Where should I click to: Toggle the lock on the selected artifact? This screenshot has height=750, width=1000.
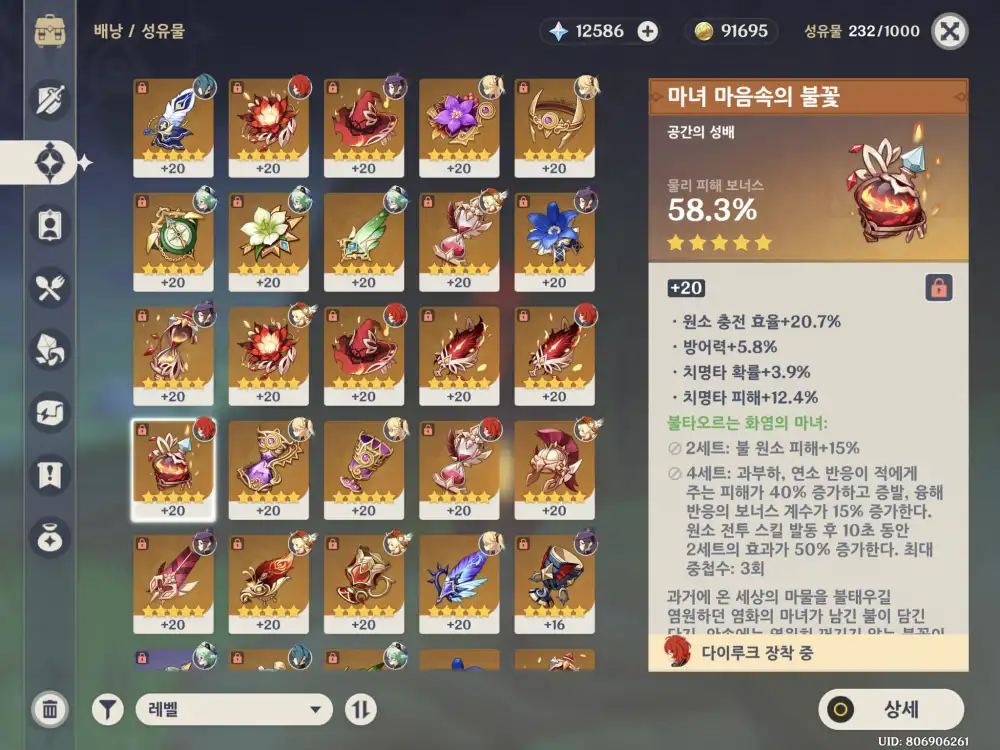tap(939, 288)
